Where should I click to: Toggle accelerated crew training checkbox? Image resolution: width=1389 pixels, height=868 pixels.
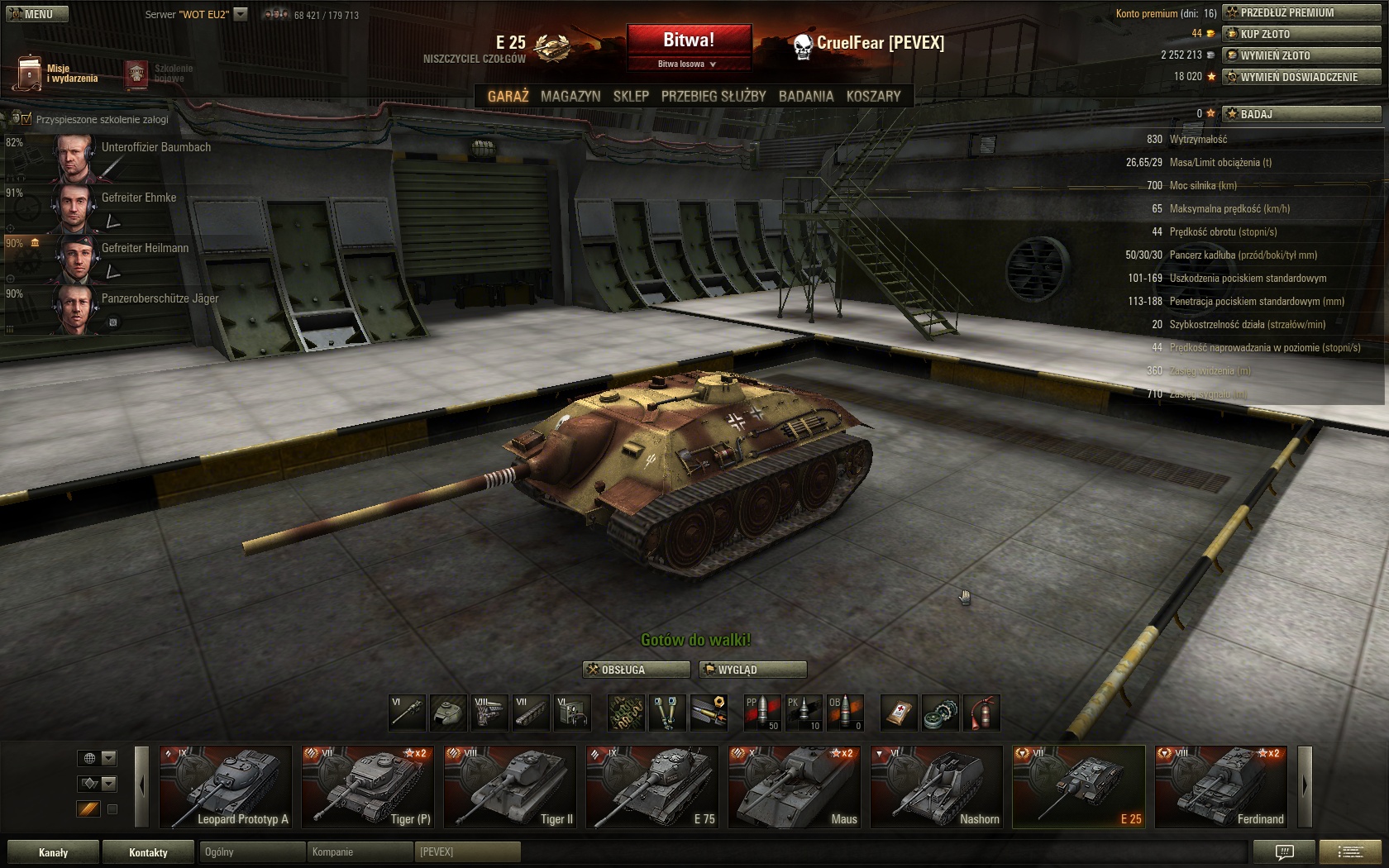[26, 119]
